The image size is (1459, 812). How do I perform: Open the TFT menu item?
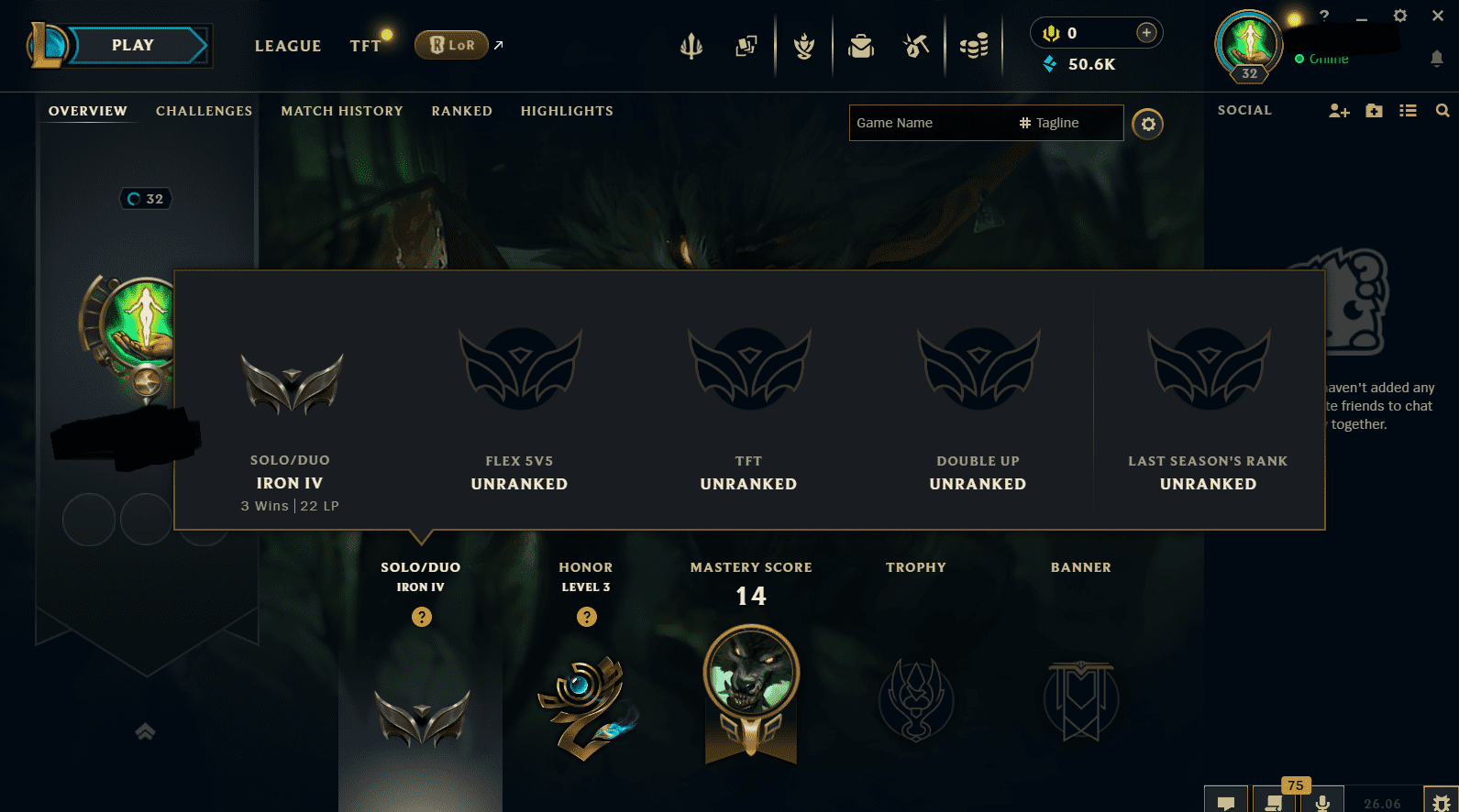tap(365, 45)
